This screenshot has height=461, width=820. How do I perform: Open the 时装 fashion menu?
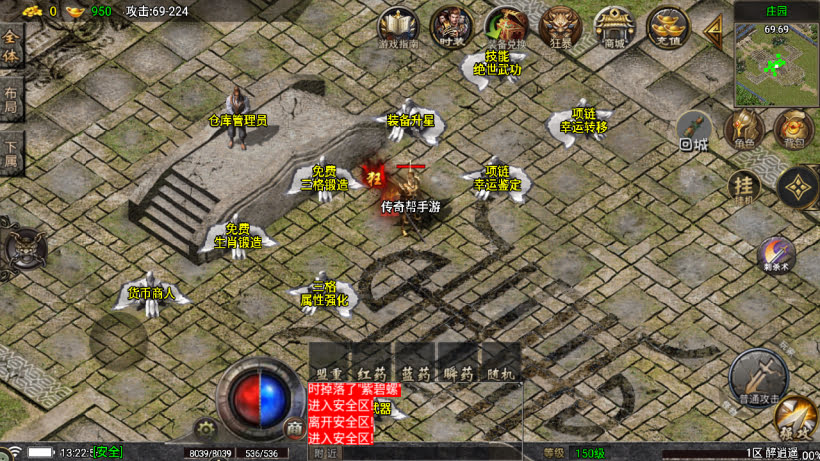[x=451, y=25]
